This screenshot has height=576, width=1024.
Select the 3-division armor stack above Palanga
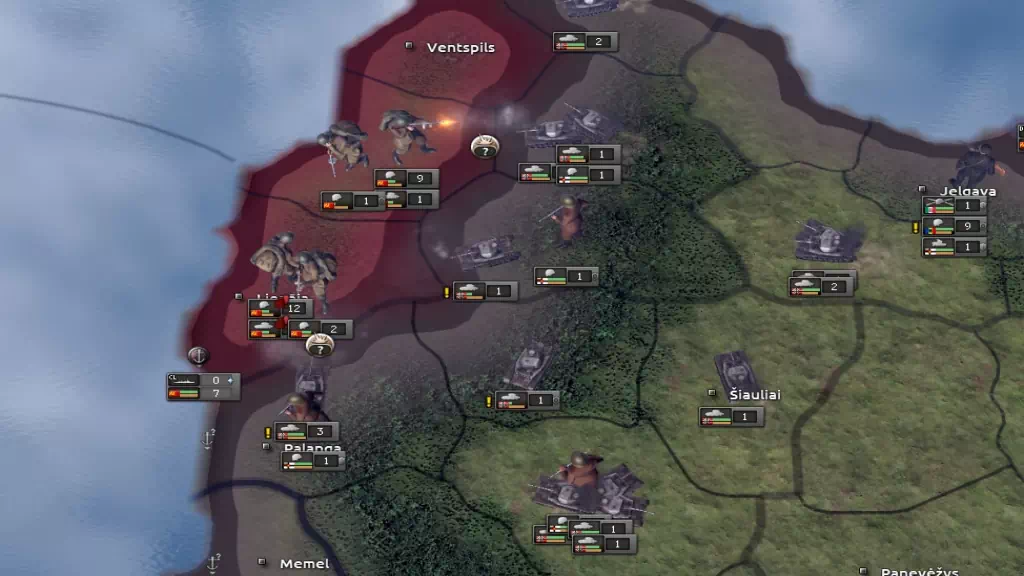coord(306,432)
